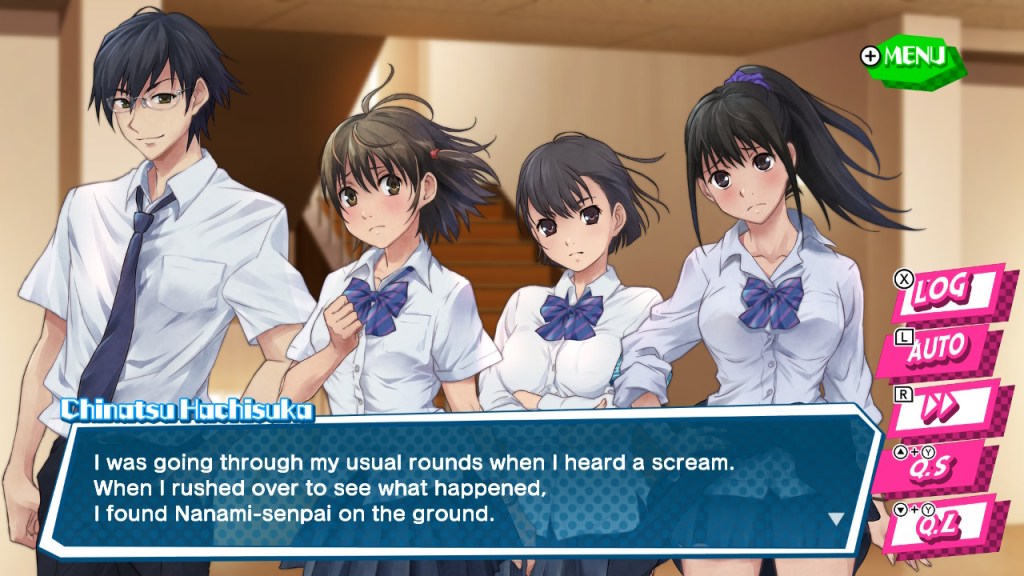Advance dialogue with the white arrow indicator
This screenshot has height=576, width=1024.
(836, 519)
